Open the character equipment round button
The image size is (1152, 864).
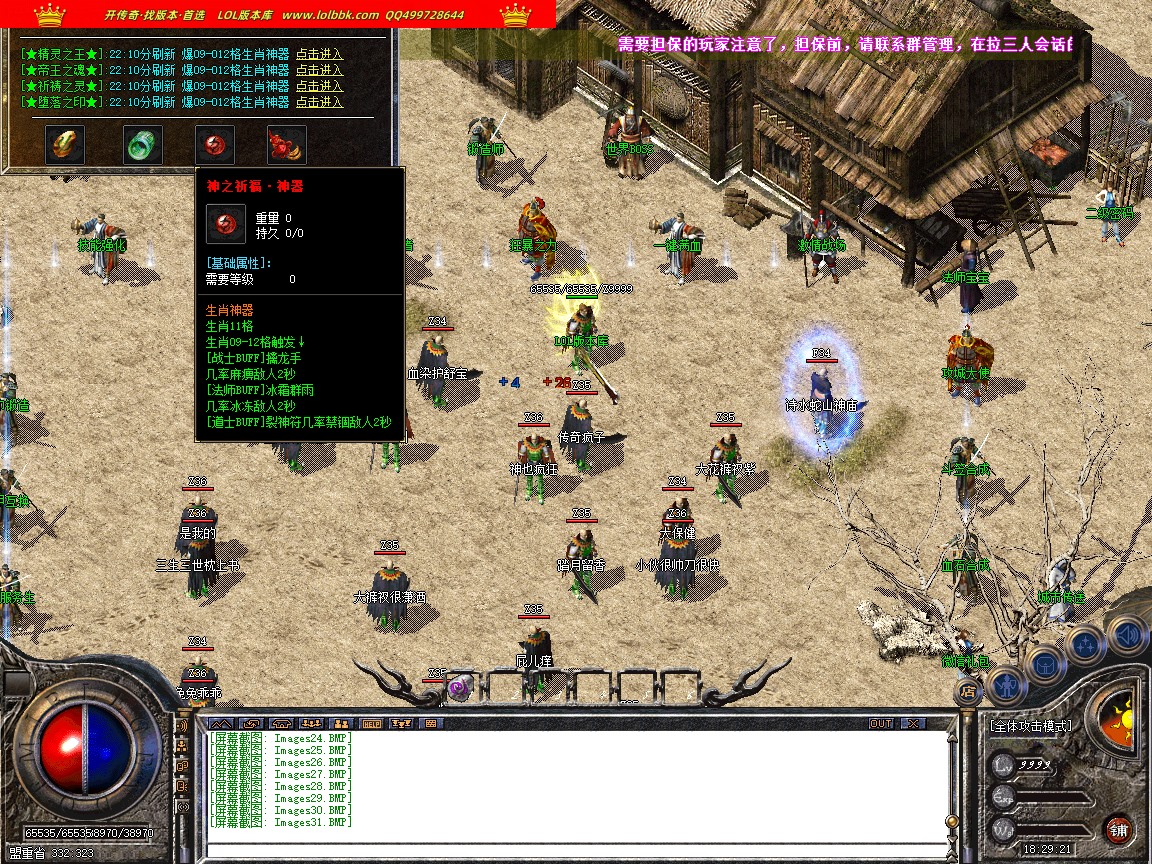point(1005,685)
